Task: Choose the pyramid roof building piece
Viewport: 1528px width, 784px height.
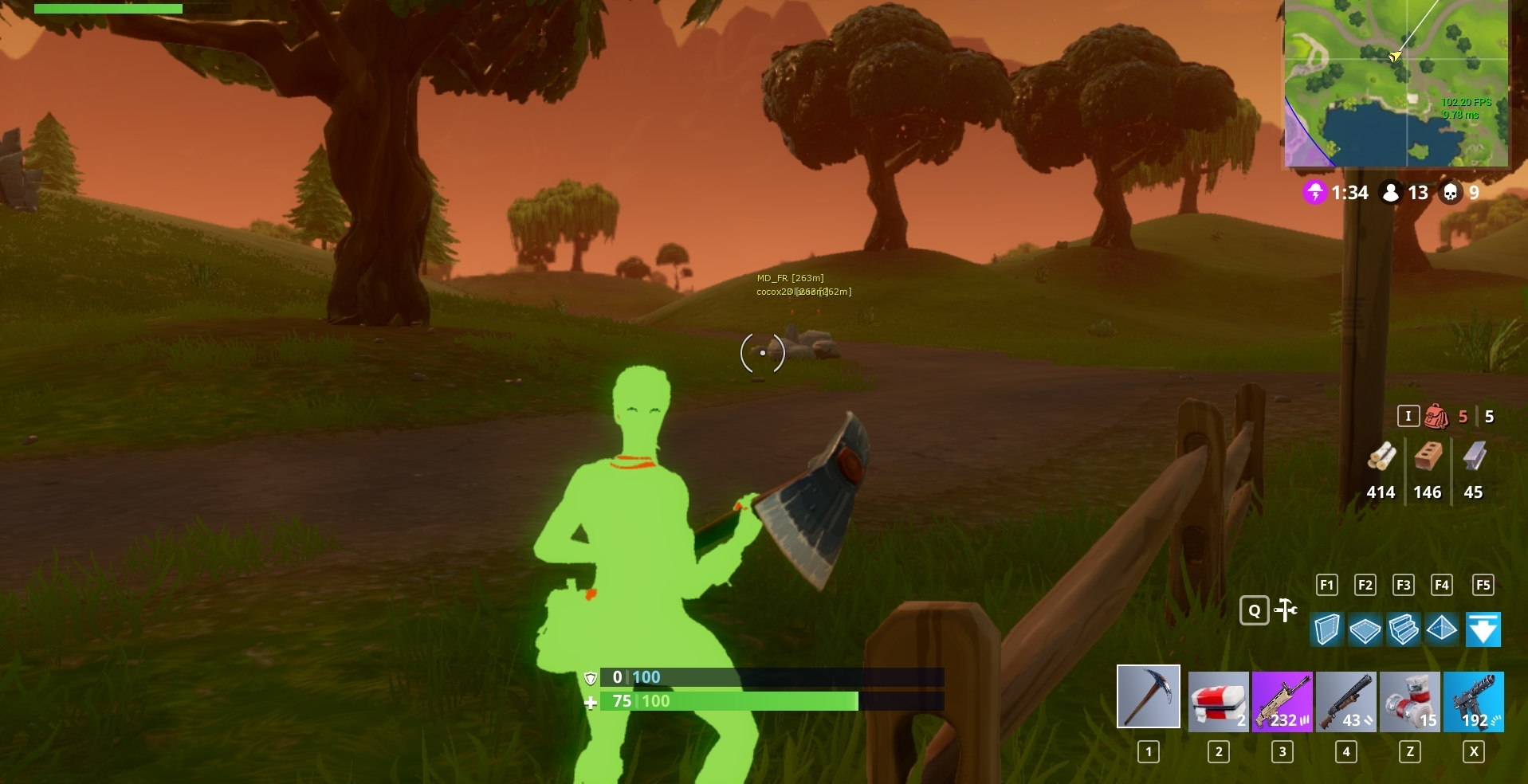Action: [x=1442, y=629]
